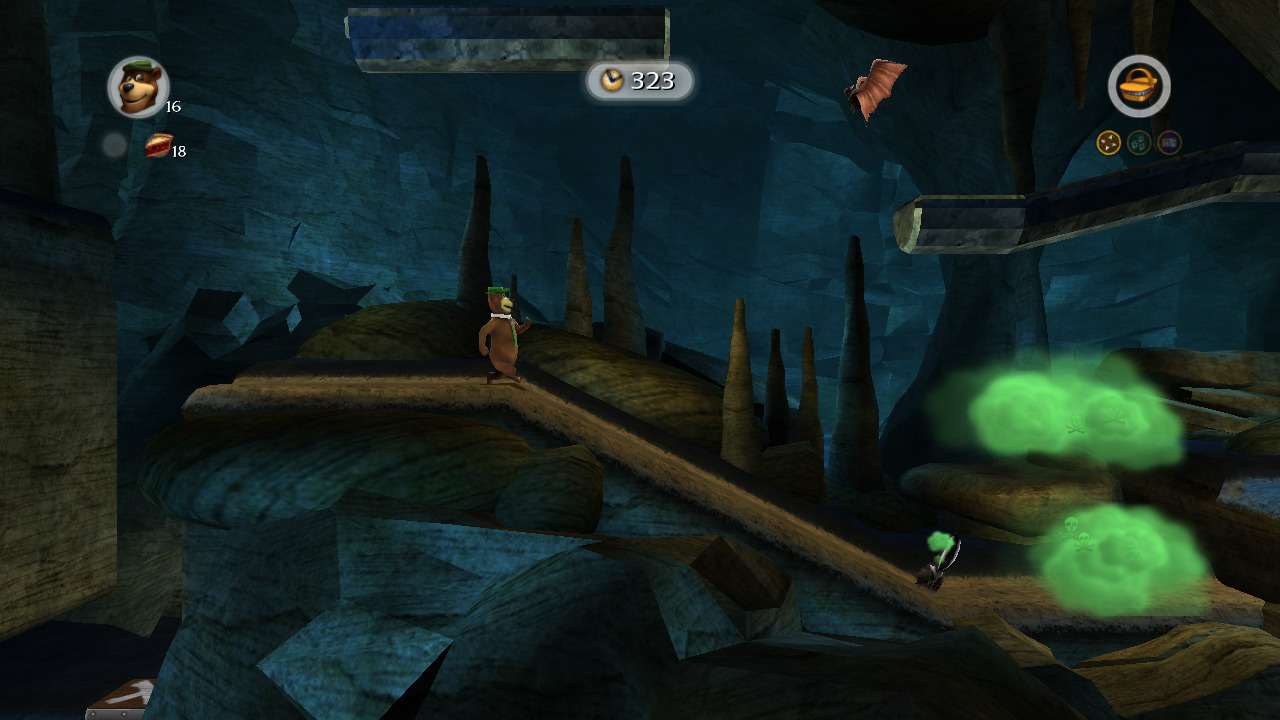Select the pie slice icon

[x=157, y=146]
